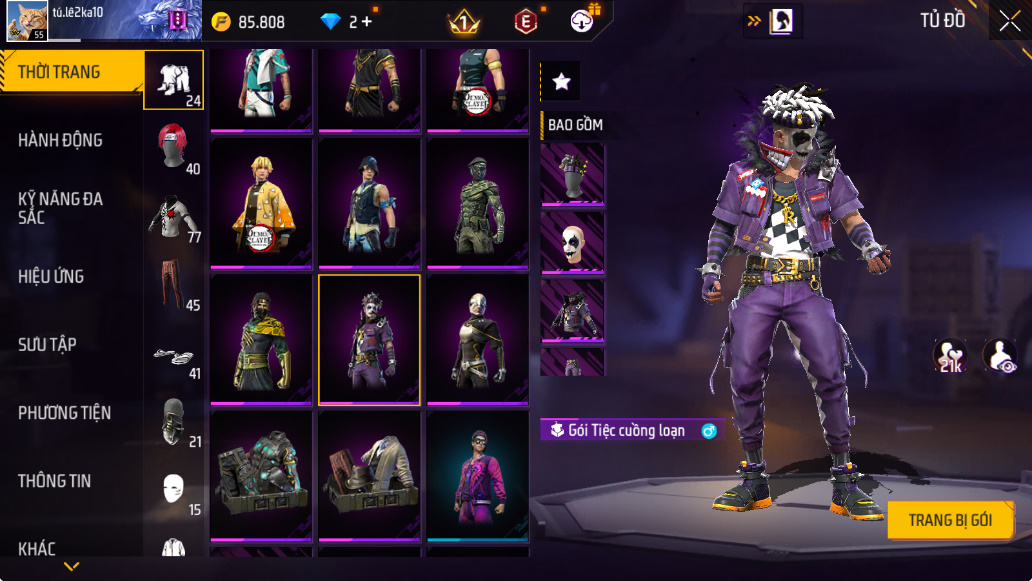Choose the yellow Demon Slayer haori outfit
The height and width of the screenshot is (581, 1032).
tap(260, 204)
